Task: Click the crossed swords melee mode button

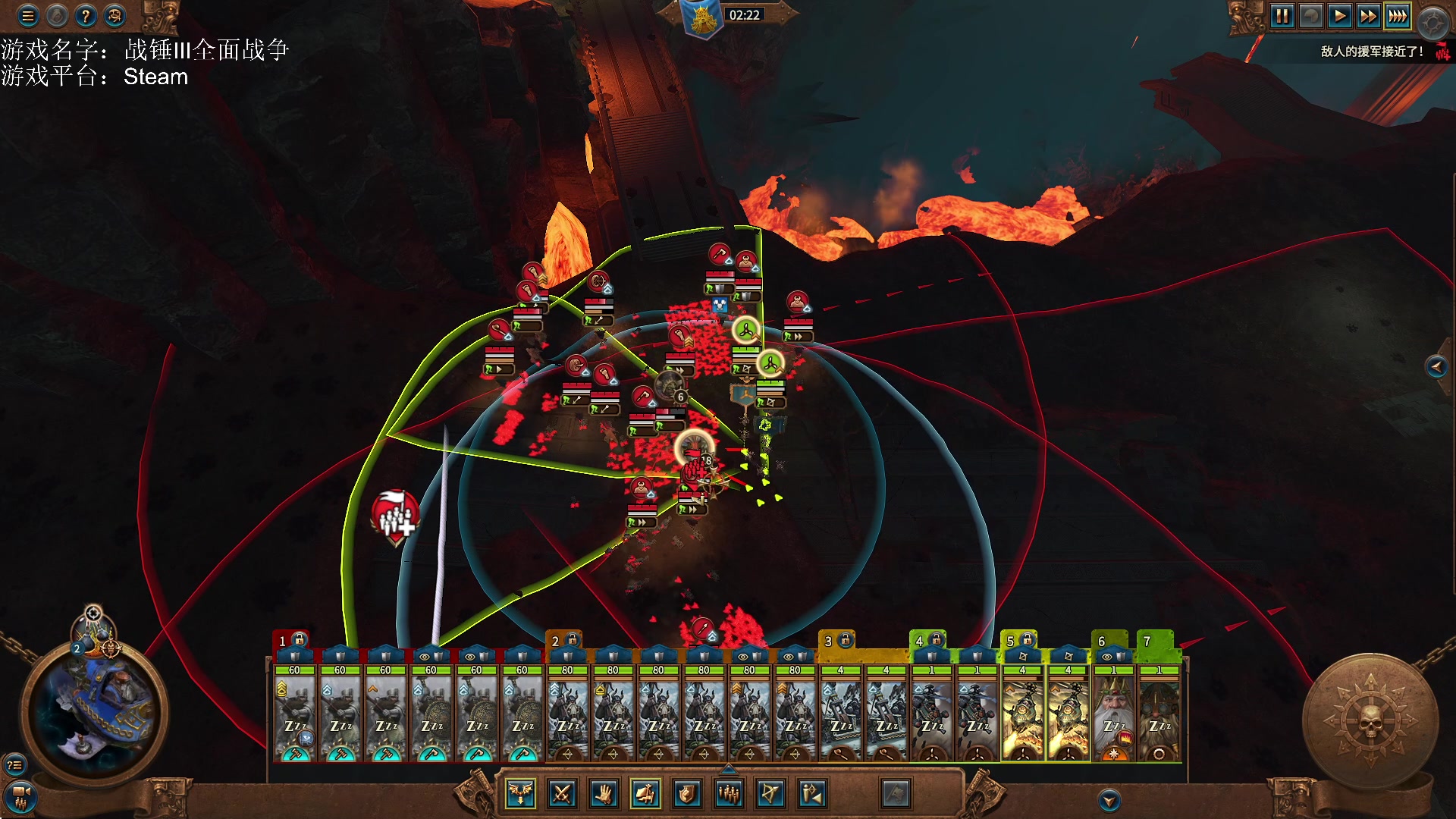Action: point(562,794)
